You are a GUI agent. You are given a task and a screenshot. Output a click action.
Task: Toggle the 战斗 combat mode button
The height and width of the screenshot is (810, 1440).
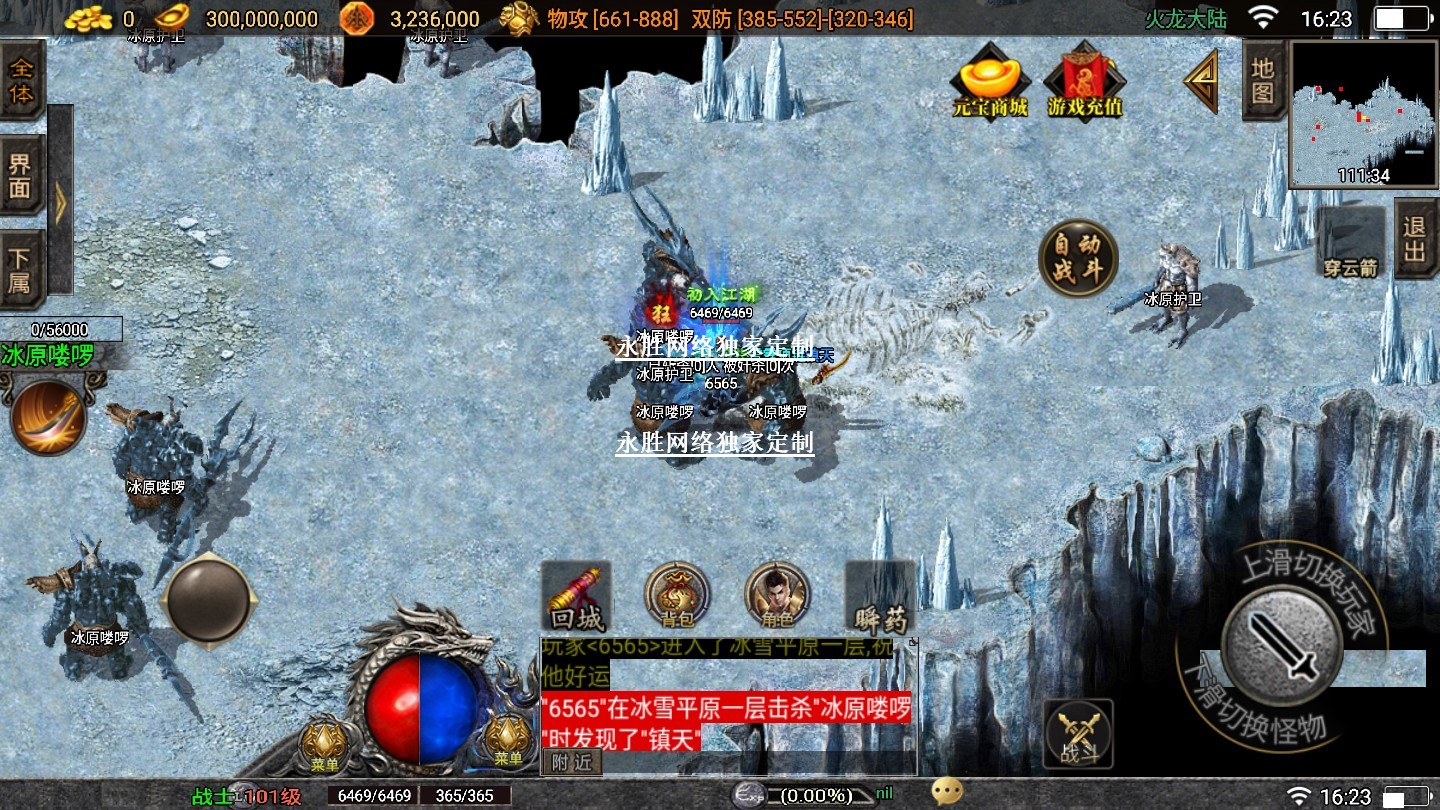click(1078, 734)
